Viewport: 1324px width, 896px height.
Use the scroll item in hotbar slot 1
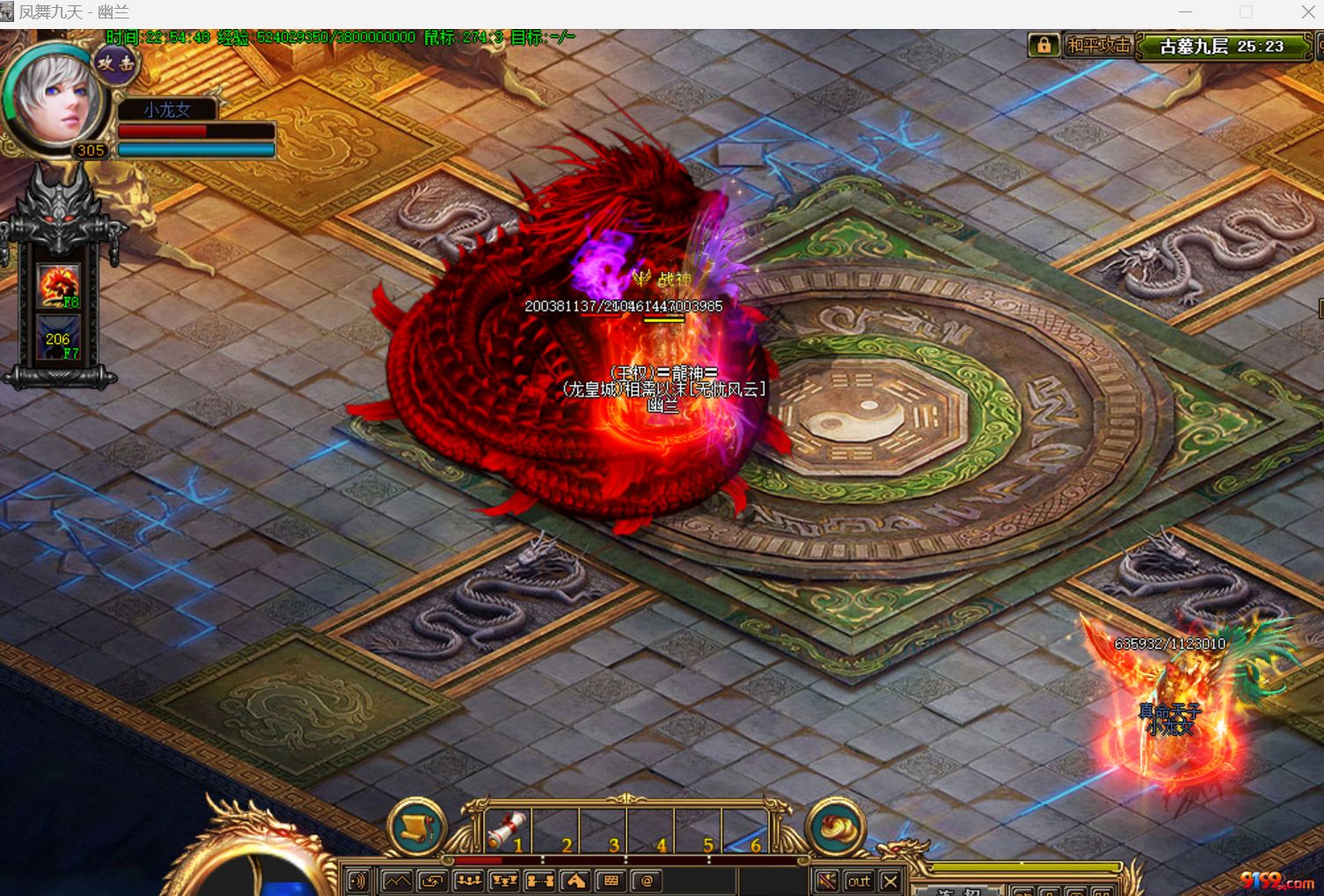pos(507,830)
